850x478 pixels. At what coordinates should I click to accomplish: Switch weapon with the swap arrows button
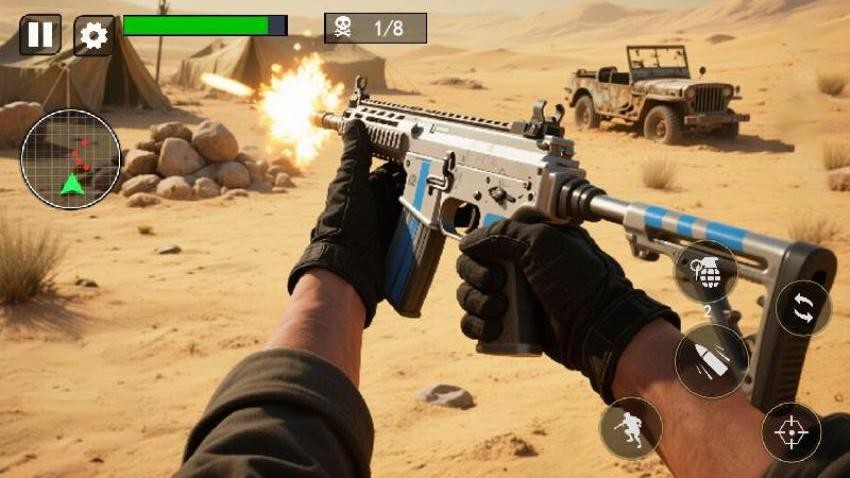coord(803,308)
